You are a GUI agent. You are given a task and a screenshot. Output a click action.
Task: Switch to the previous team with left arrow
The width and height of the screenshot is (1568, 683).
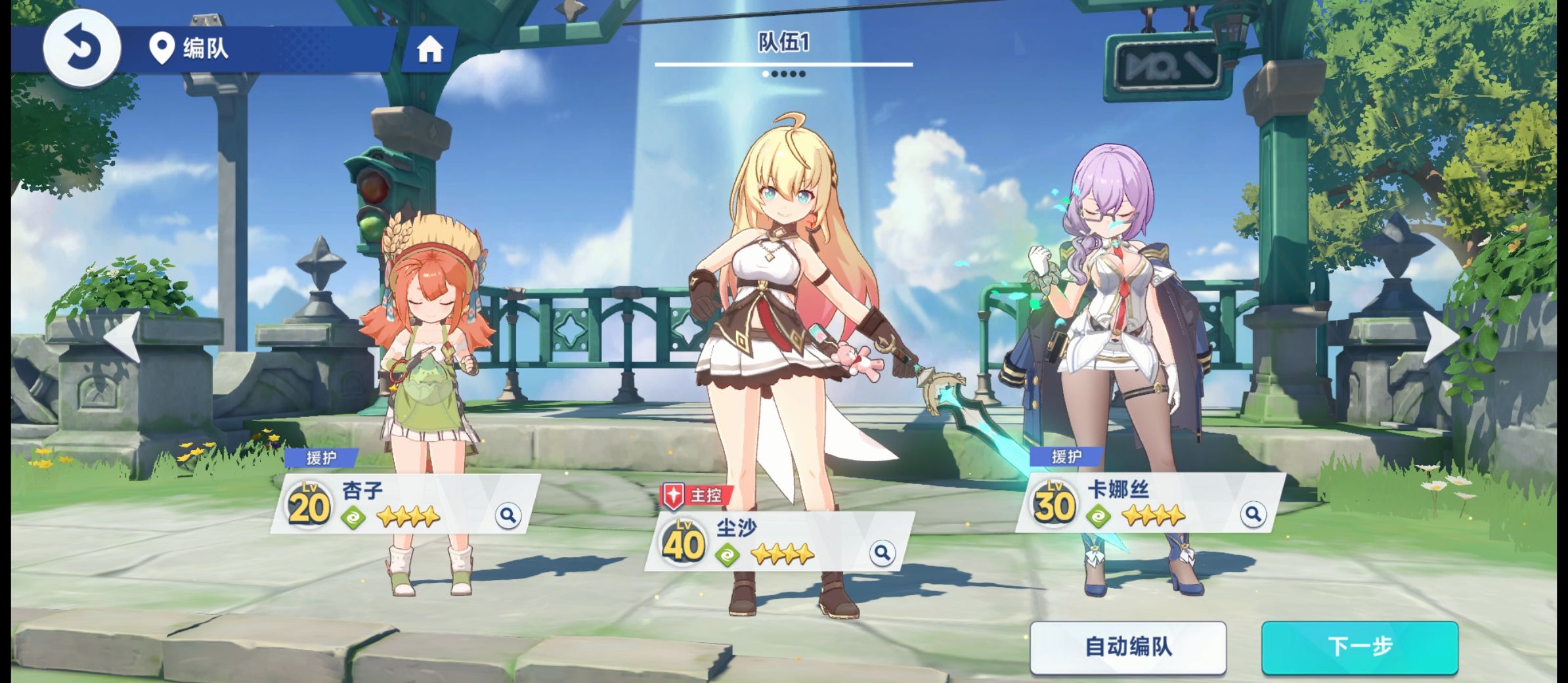pos(123,336)
